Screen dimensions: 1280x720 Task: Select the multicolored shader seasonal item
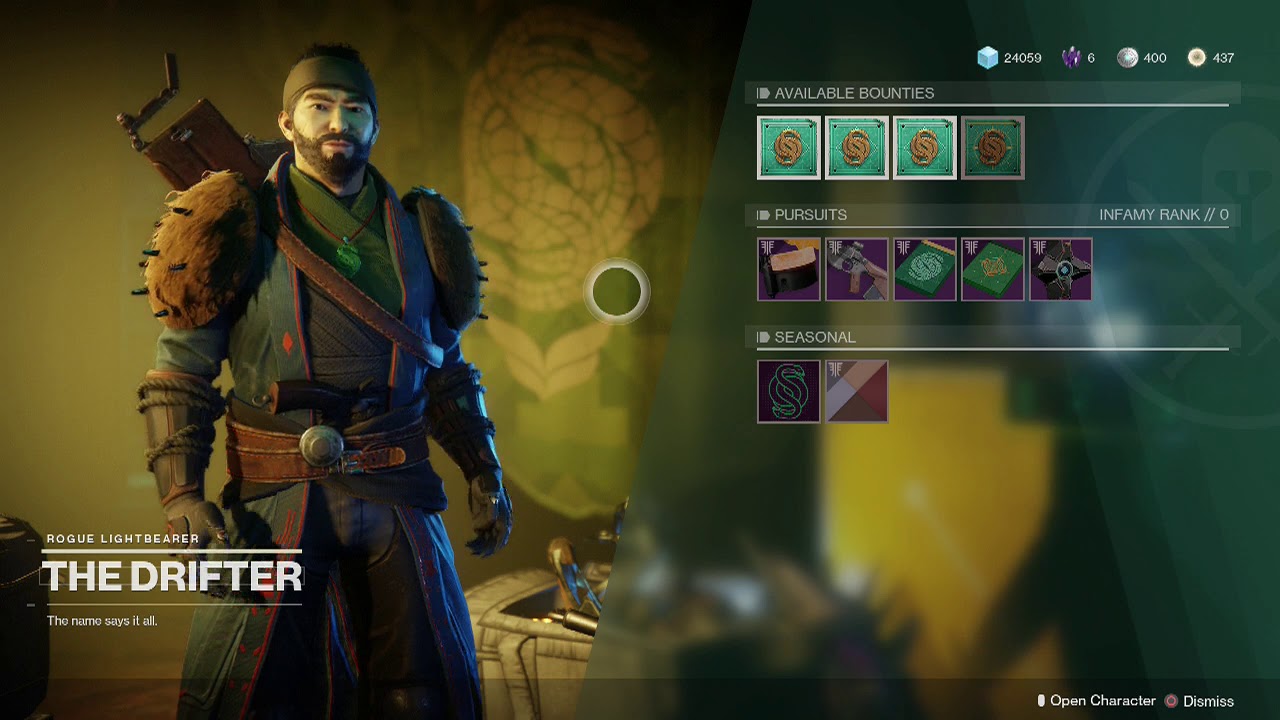857,391
